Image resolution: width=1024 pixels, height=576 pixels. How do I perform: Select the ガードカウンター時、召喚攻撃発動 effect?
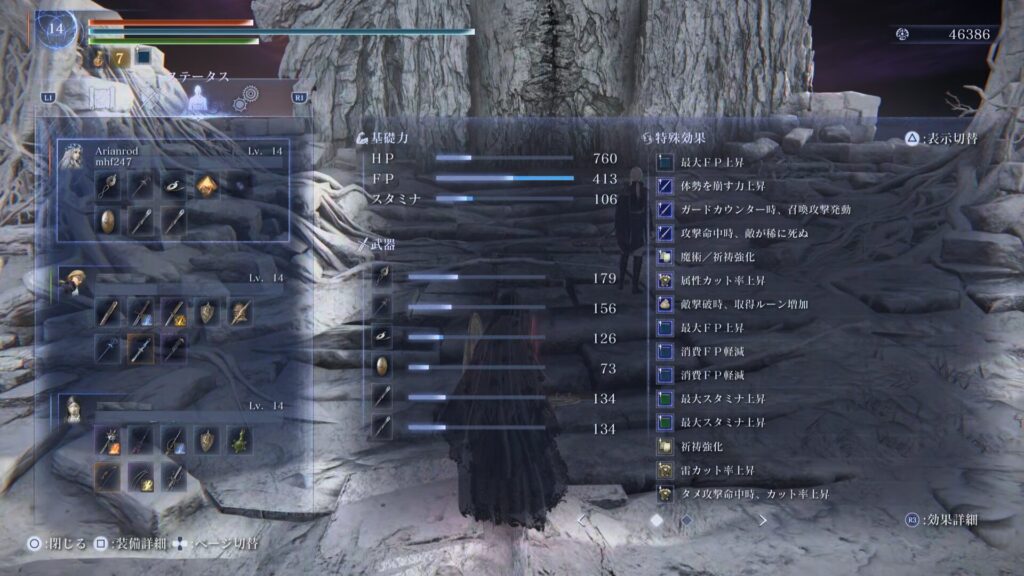(750, 209)
